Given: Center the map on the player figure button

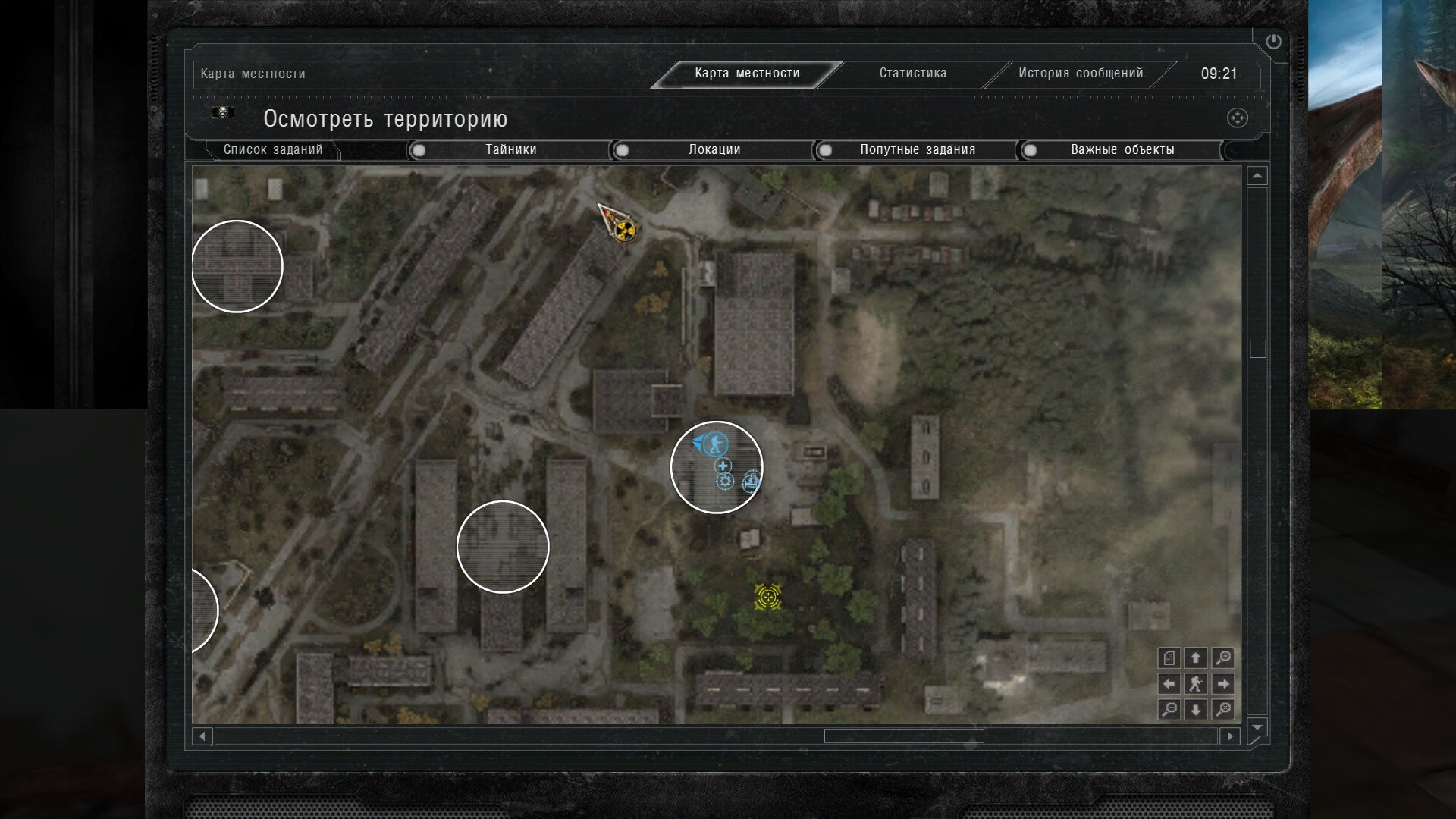Looking at the screenshot, I should (1196, 684).
